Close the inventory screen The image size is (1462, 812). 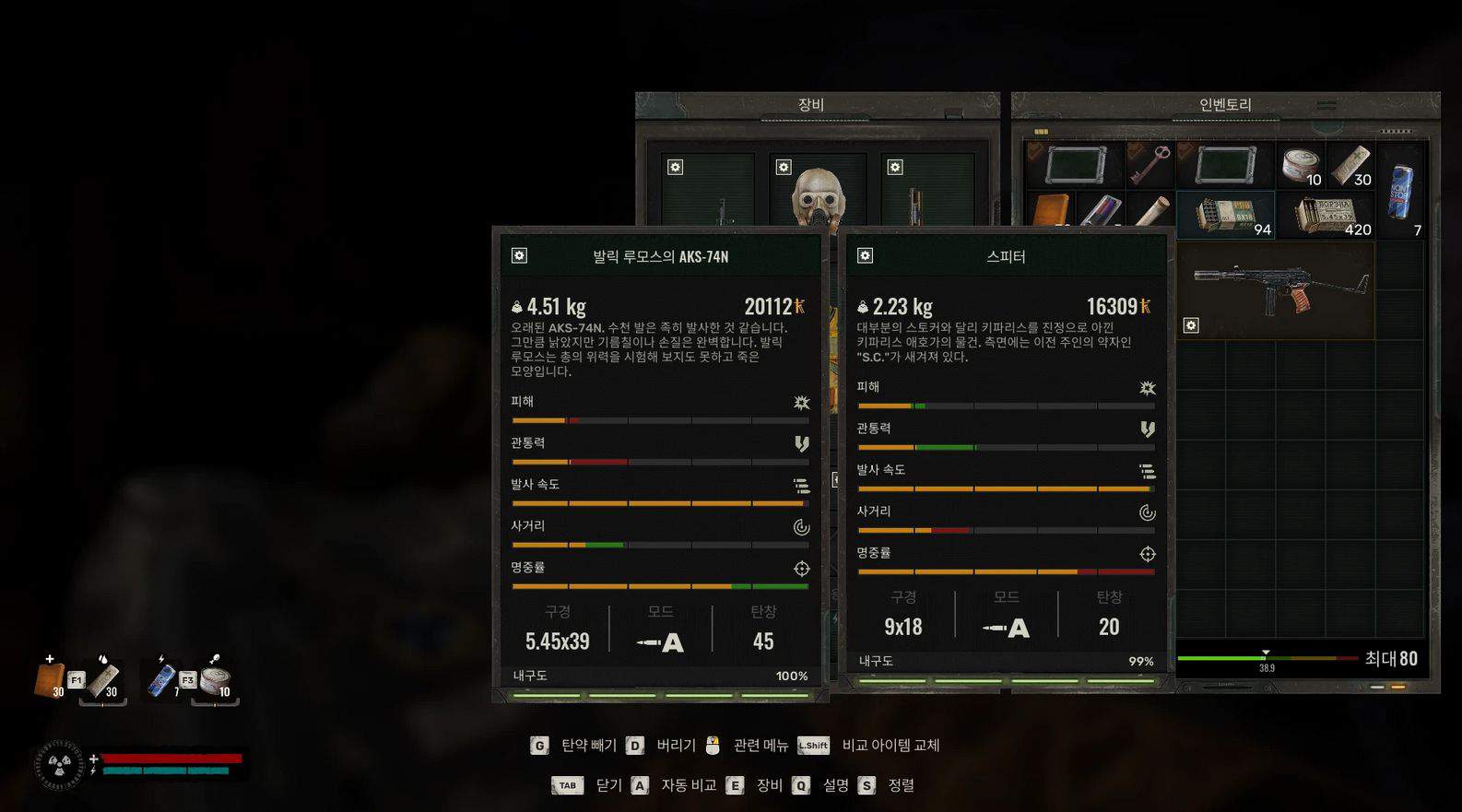pyautogui.click(x=595, y=785)
